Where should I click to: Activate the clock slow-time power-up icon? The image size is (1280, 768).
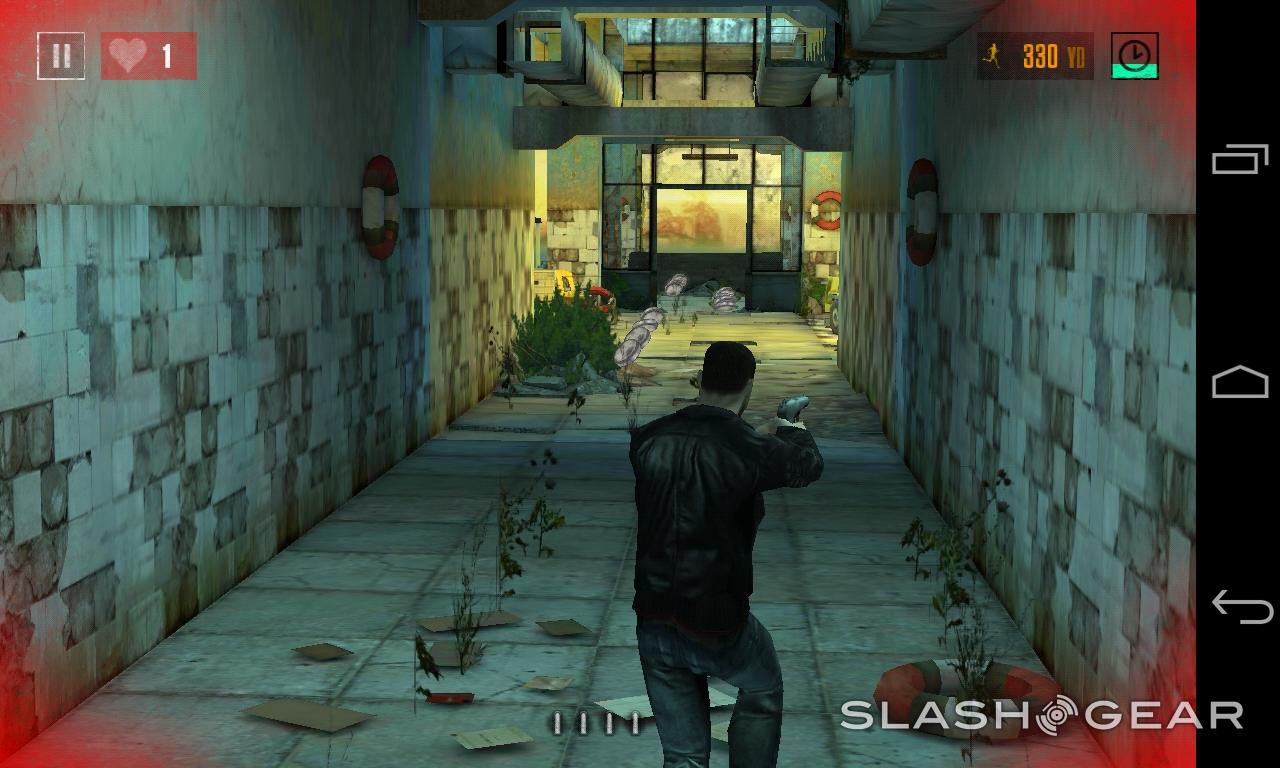[x=1134, y=56]
